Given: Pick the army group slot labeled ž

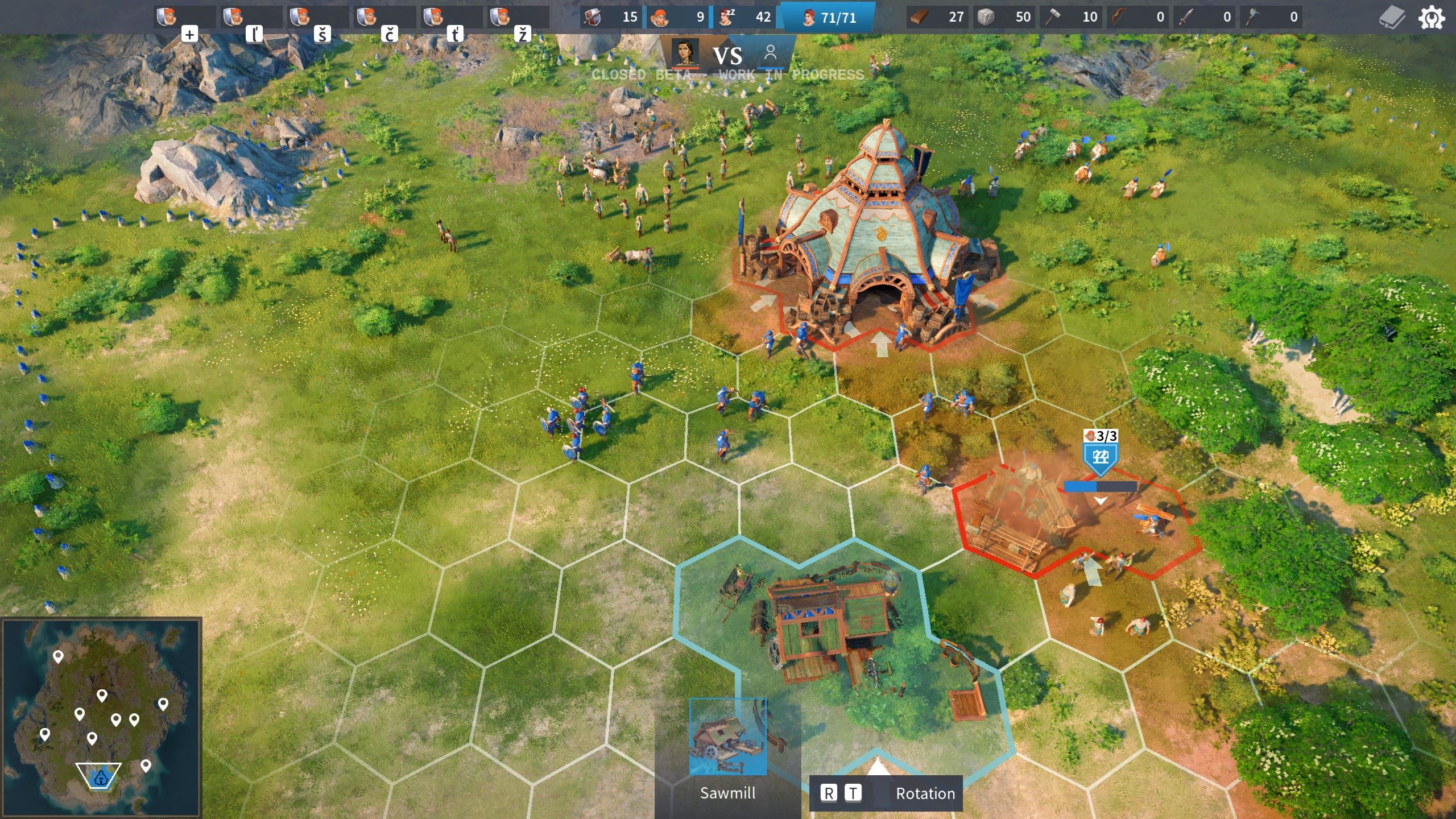Looking at the screenshot, I should (x=518, y=18).
